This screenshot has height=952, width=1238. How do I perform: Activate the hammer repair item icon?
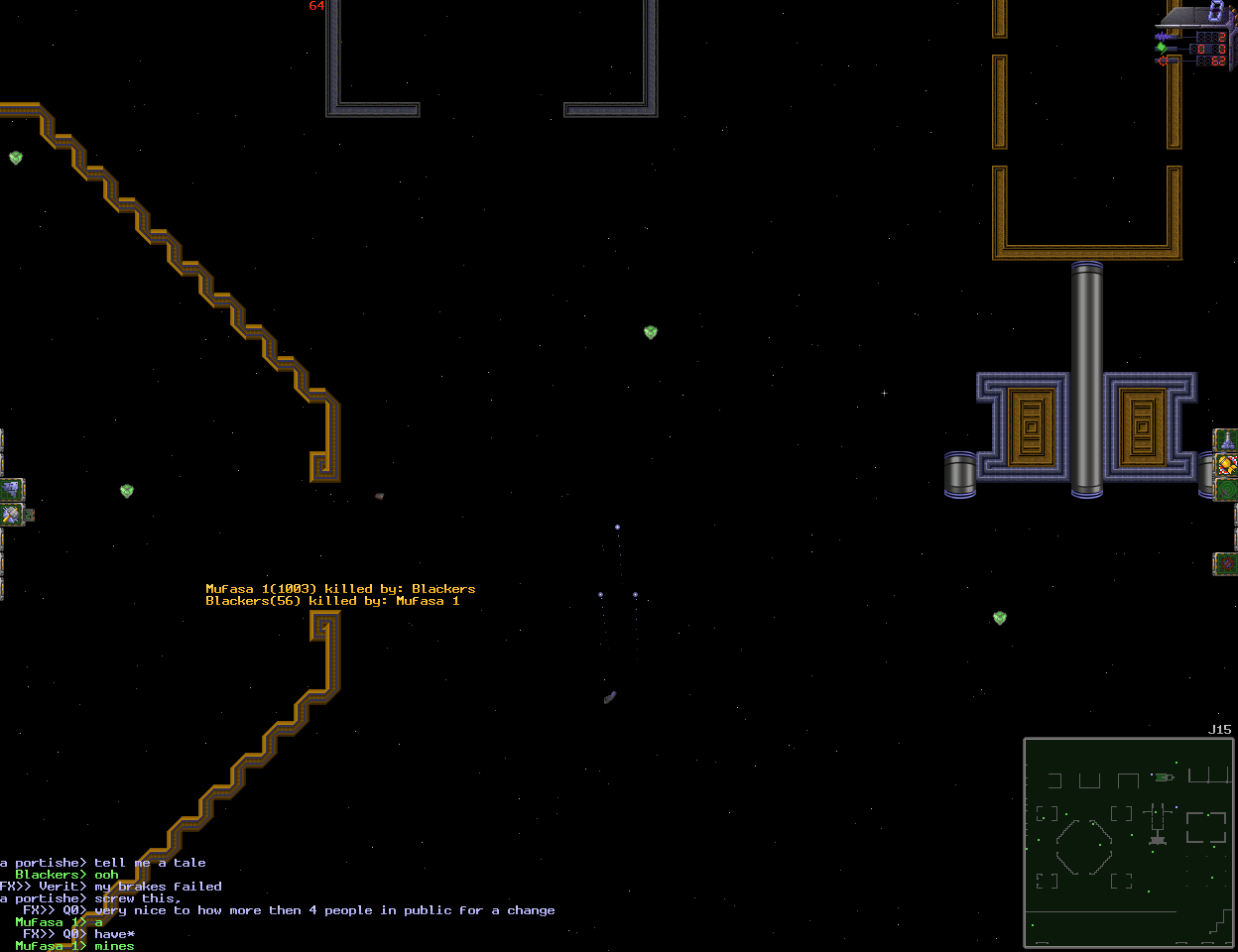click(x=11, y=515)
